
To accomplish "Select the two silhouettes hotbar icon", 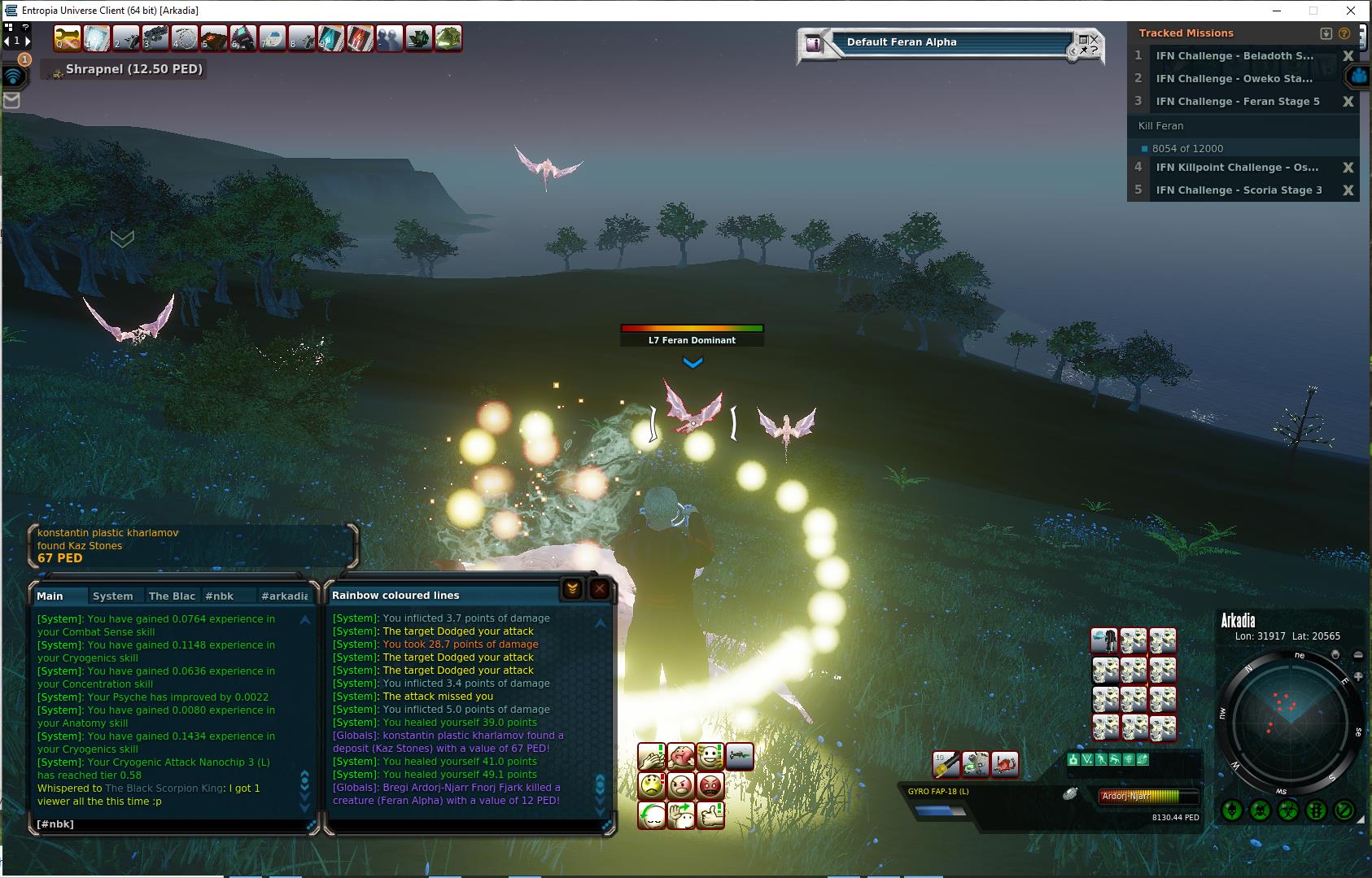I will [x=390, y=38].
